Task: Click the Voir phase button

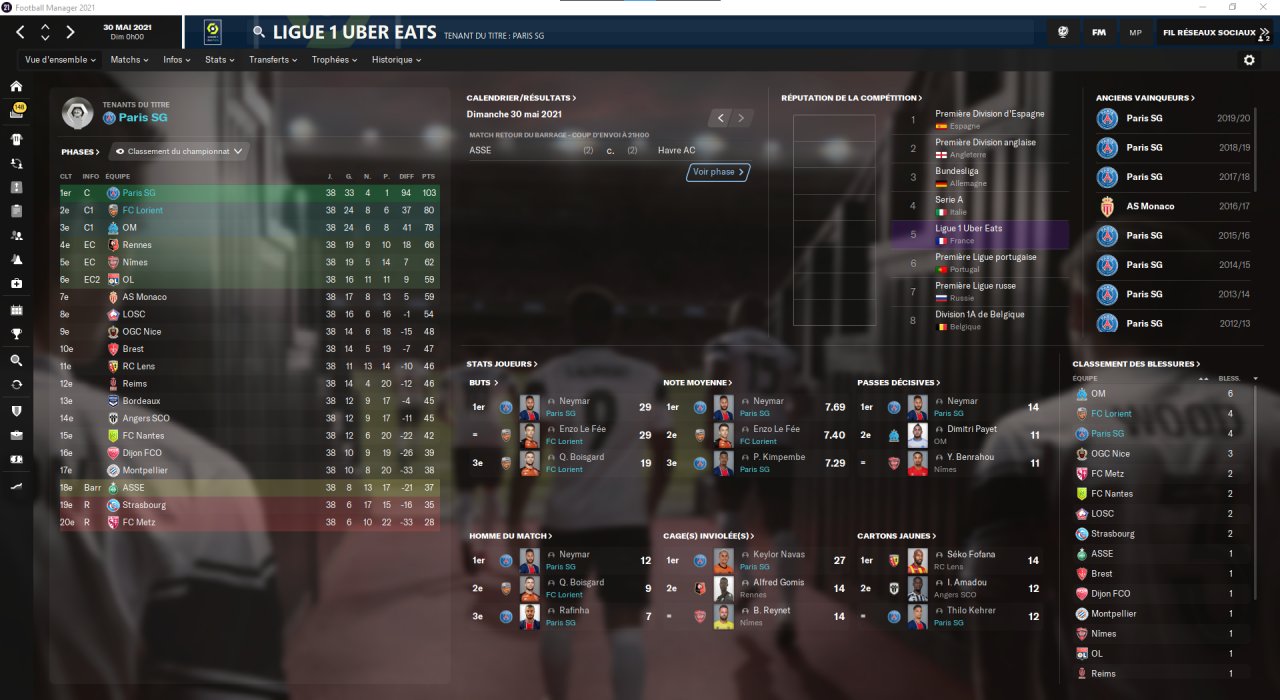Action: click(x=718, y=172)
